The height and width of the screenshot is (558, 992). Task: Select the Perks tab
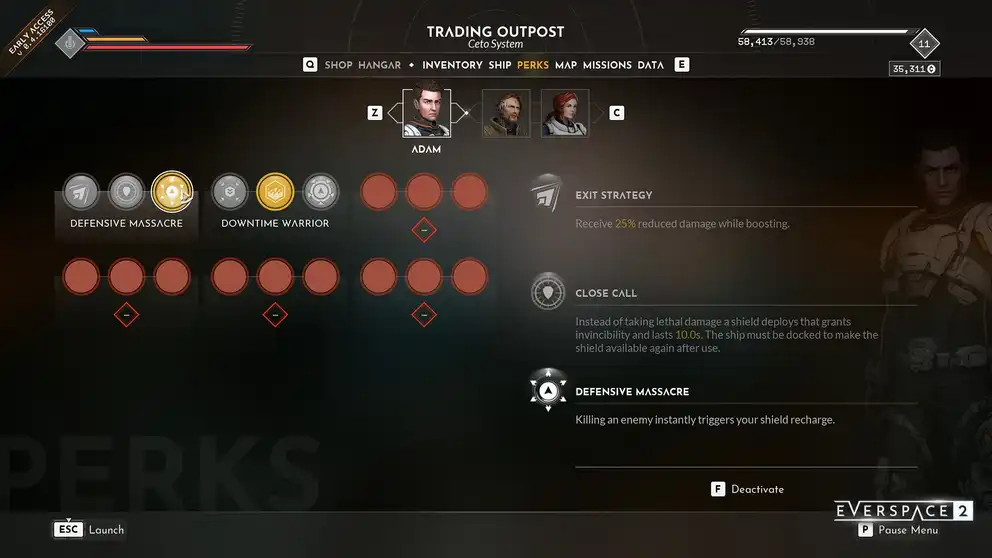pyautogui.click(x=533, y=65)
